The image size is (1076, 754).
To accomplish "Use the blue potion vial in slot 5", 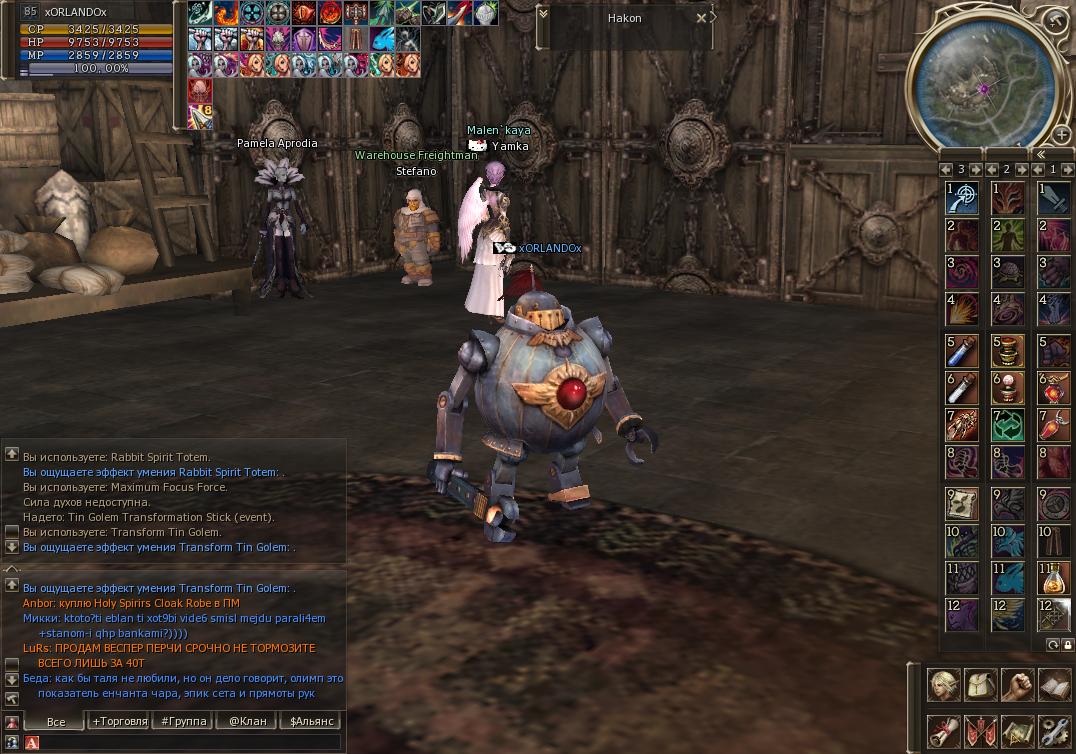I will [961, 351].
